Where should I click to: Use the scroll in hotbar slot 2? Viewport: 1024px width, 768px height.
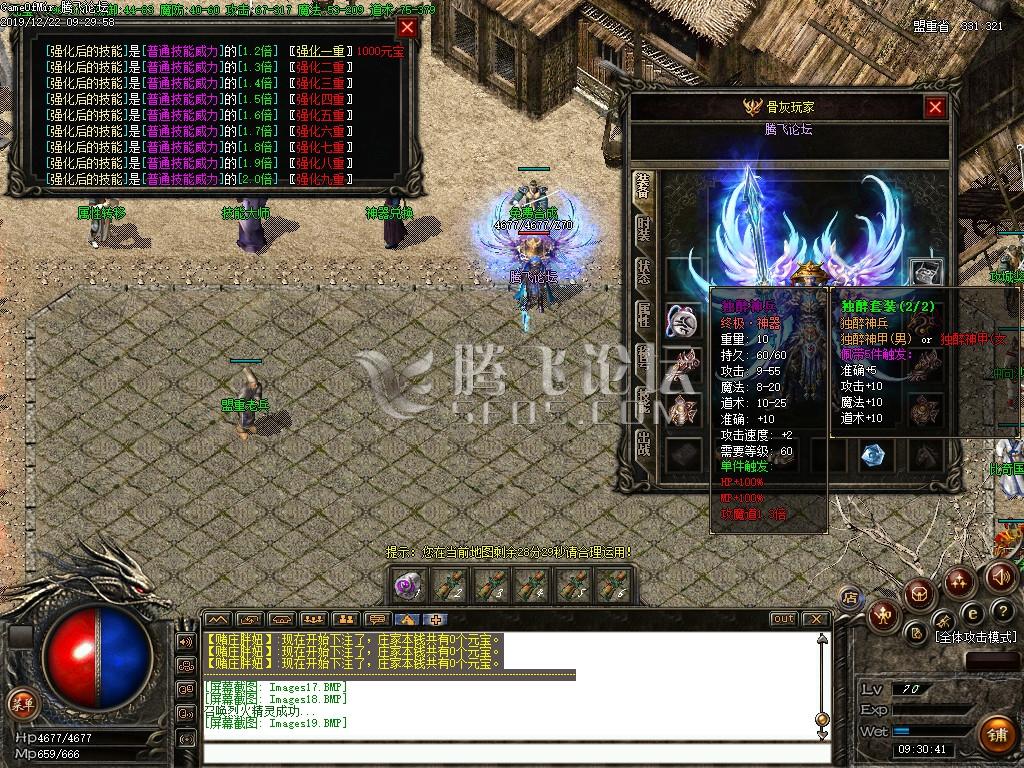(448, 585)
